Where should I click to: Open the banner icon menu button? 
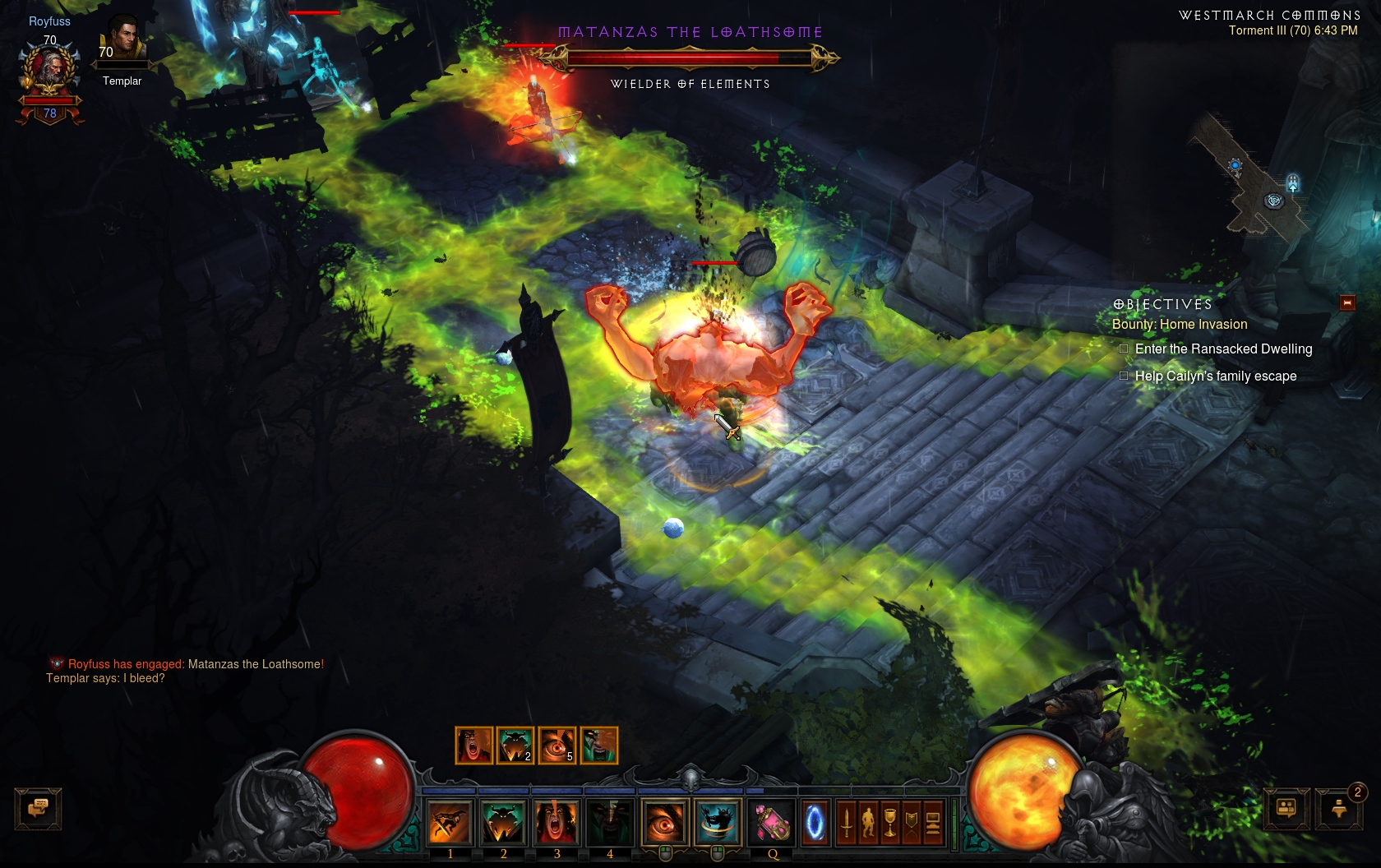click(x=911, y=822)
